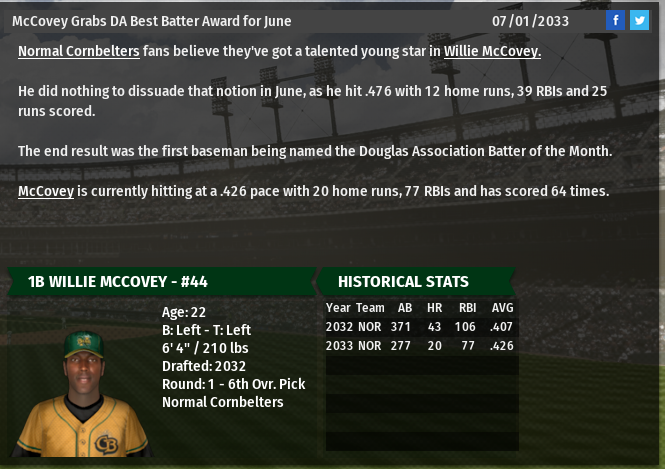This screenshot has height=469, width=665.
Task: Open the Normal Cornbelters team link
Action: click(x=79, y=51)
